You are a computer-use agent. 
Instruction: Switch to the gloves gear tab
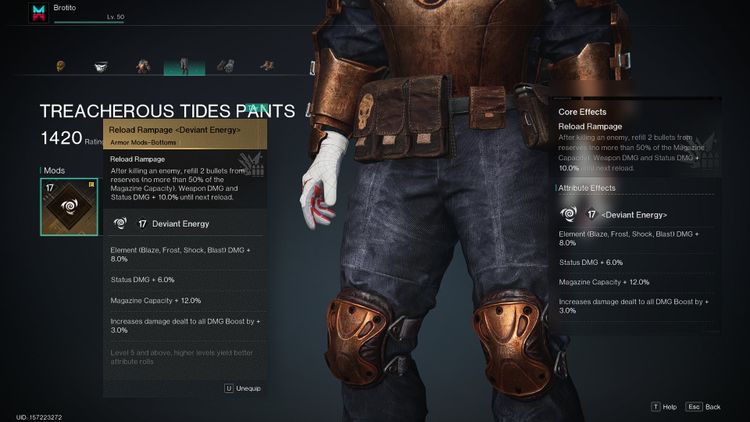227,68
